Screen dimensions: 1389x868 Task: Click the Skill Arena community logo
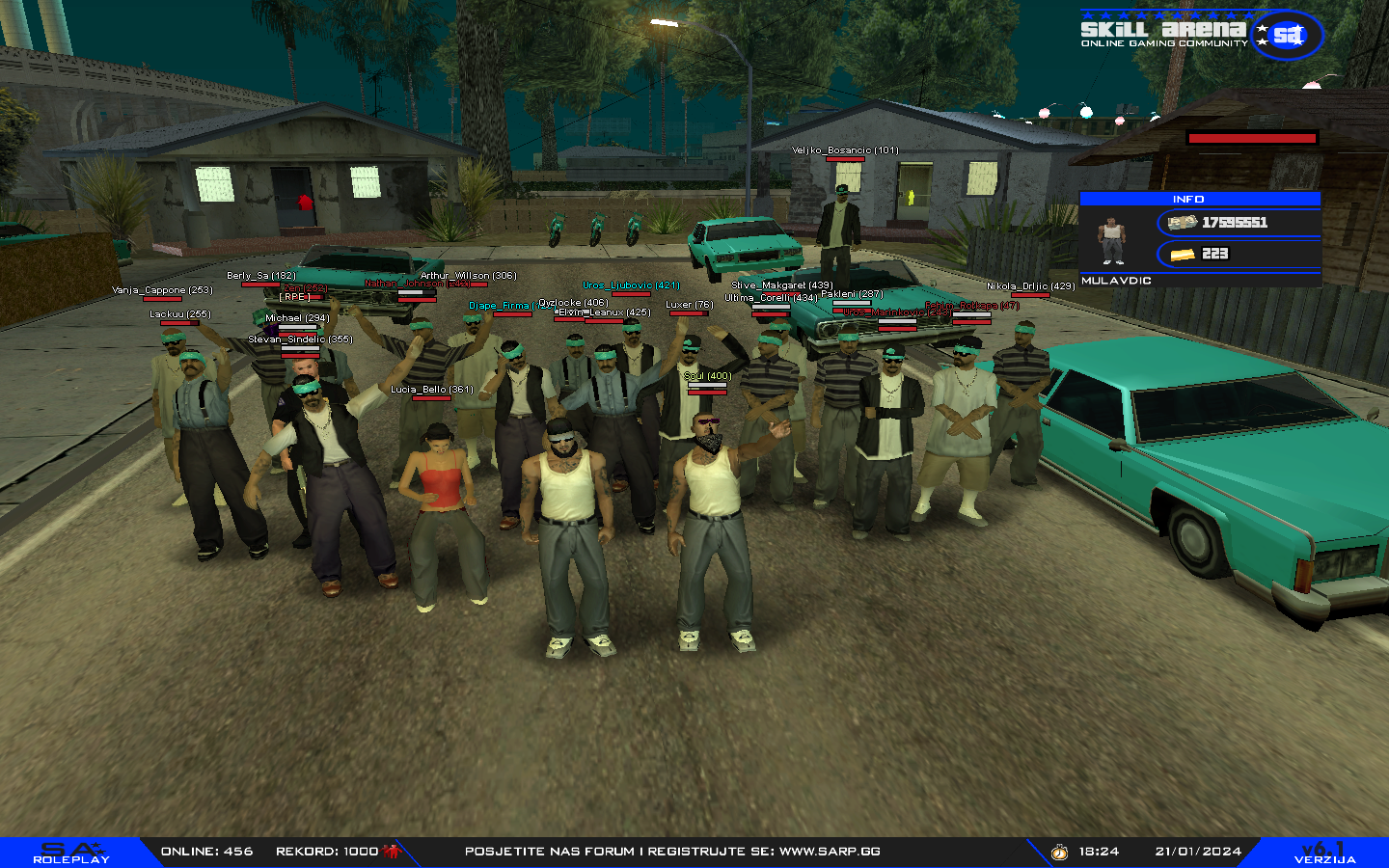pyautogui.click(x=1200, y=33)
